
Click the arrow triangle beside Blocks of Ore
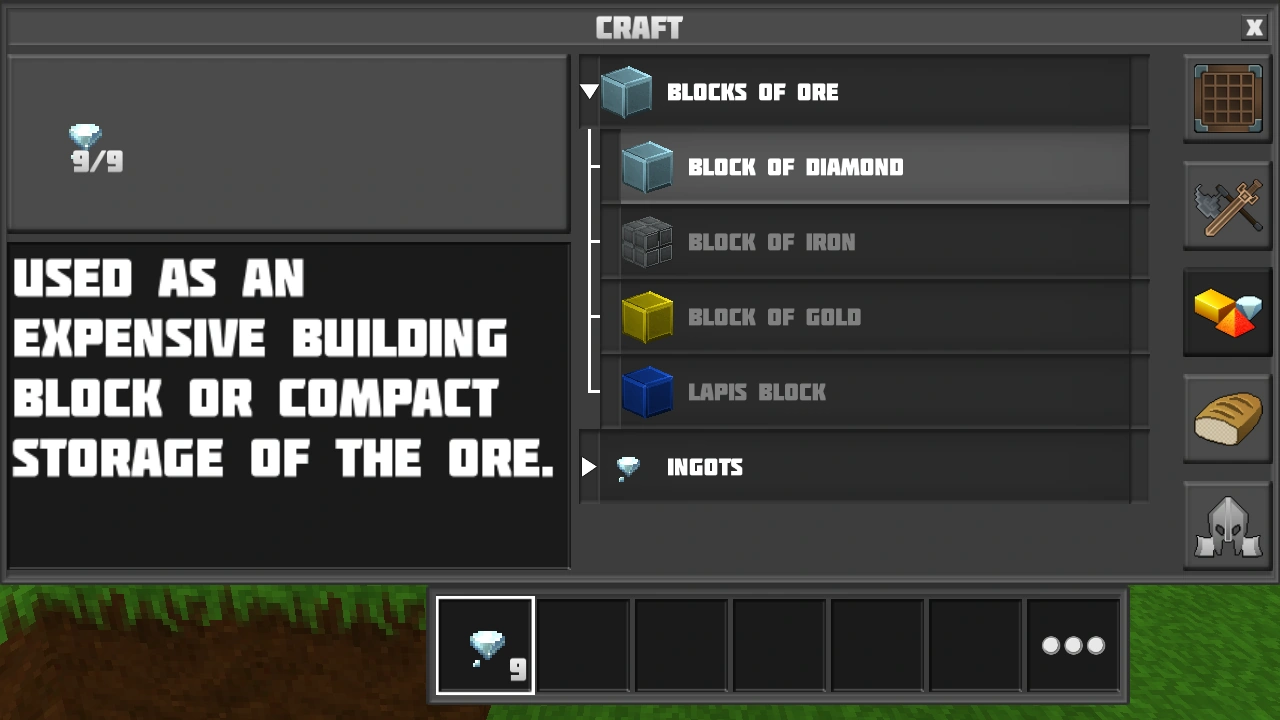pyautogui.click(x=590, y=91)
